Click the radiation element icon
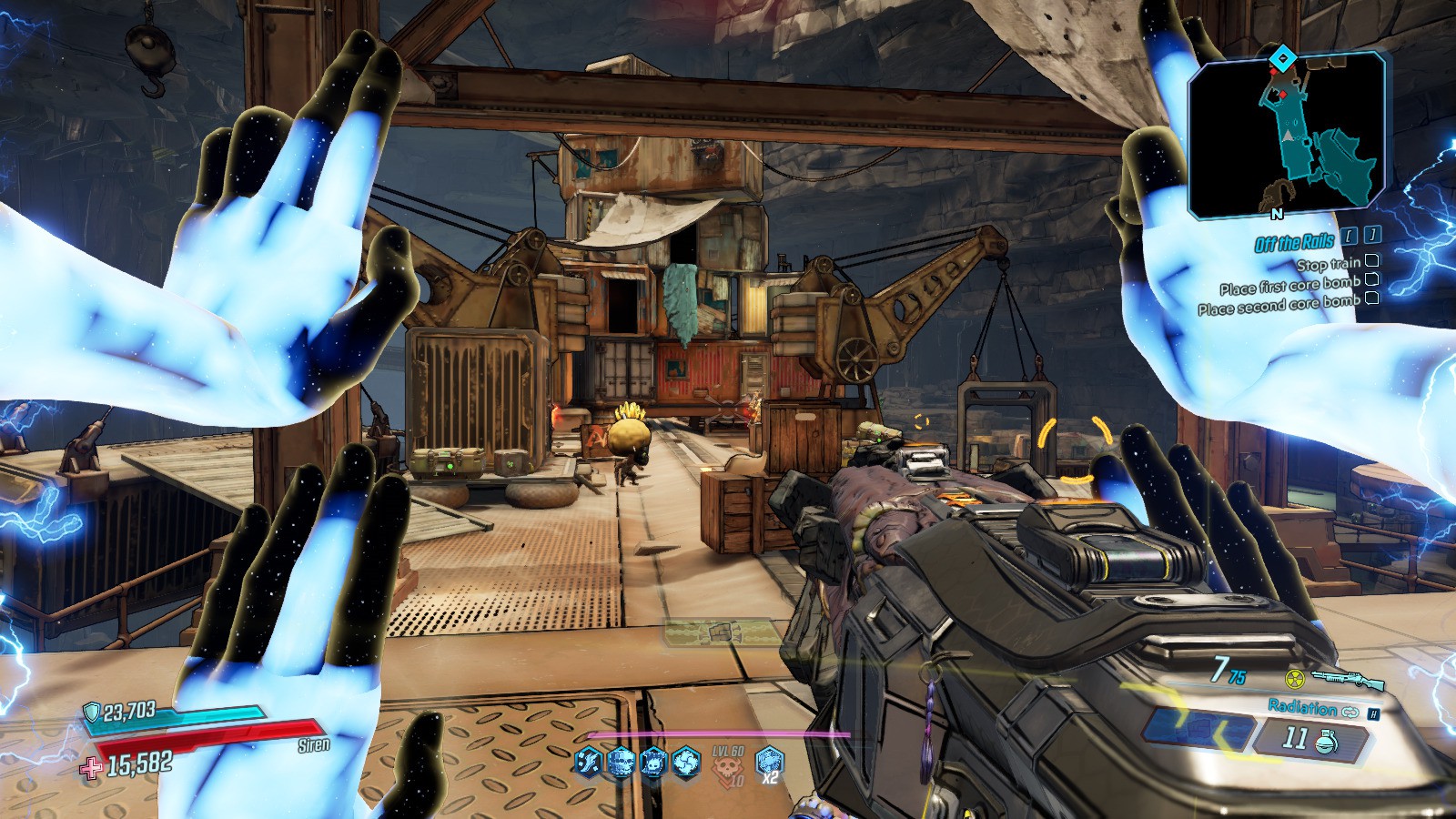This screenshot has height=819, width=1456. [1294, 679]
